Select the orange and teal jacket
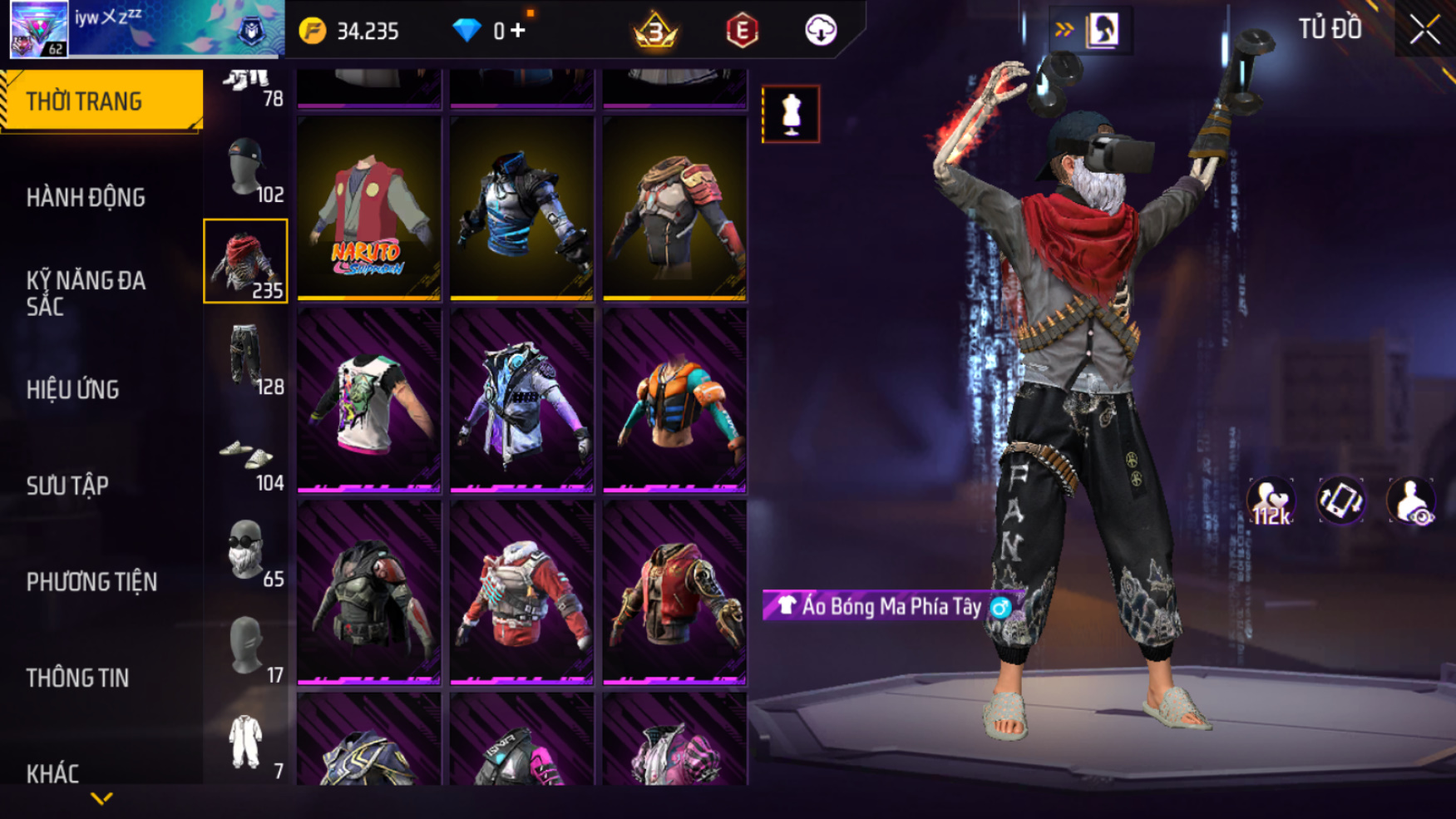Image resolution: width=1456 pixels, height=819 pixels. (674, 400)
